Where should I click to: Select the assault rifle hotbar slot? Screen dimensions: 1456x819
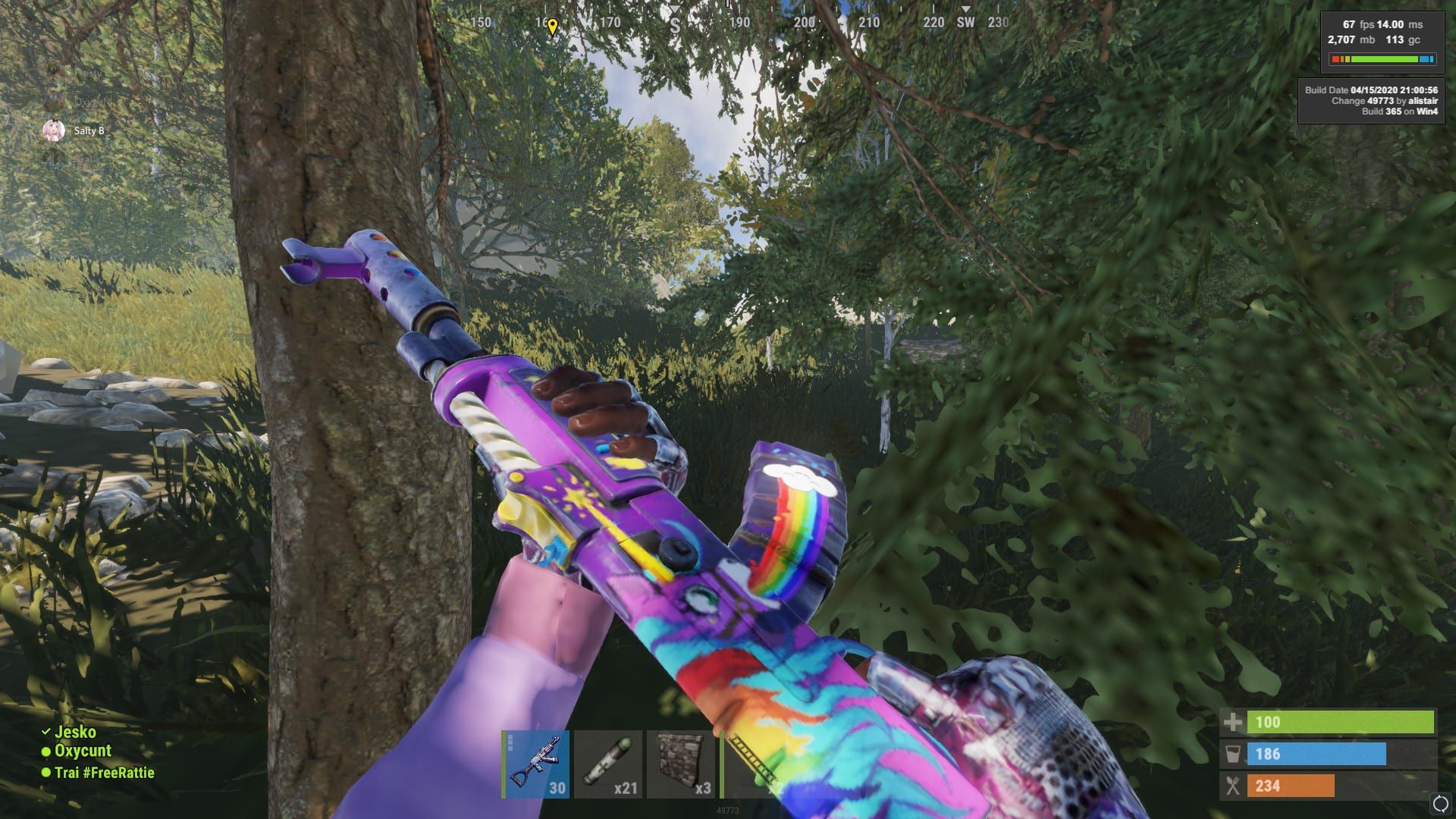point(535,764)
